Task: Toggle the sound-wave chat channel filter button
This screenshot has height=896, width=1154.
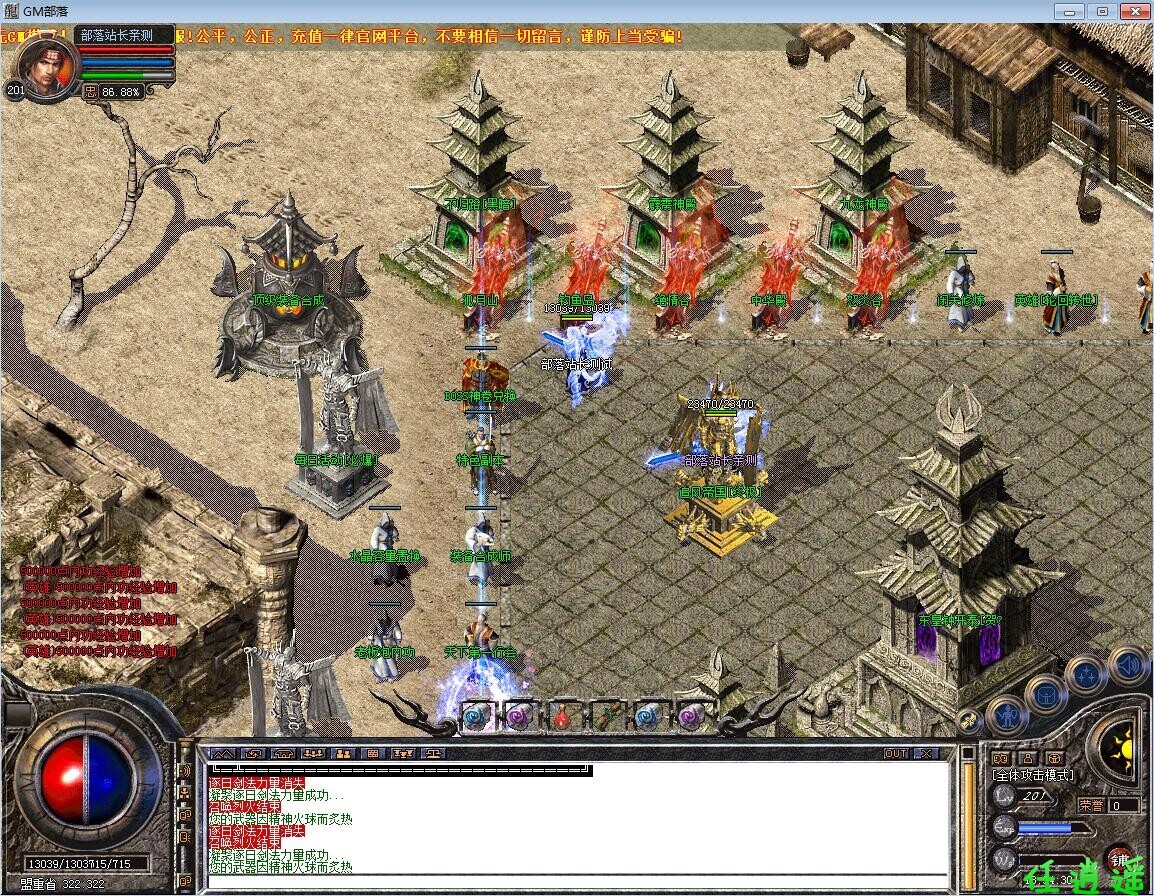Action: coord(184,771)
